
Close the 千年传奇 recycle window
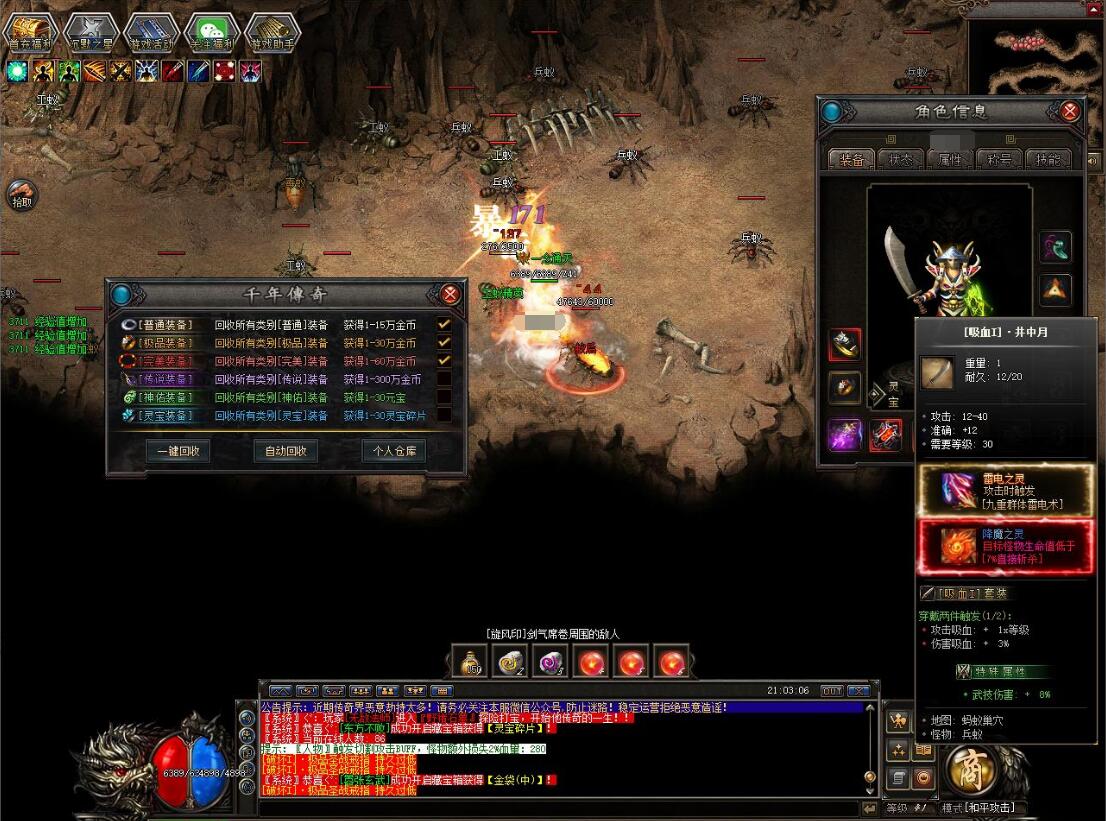450,294
